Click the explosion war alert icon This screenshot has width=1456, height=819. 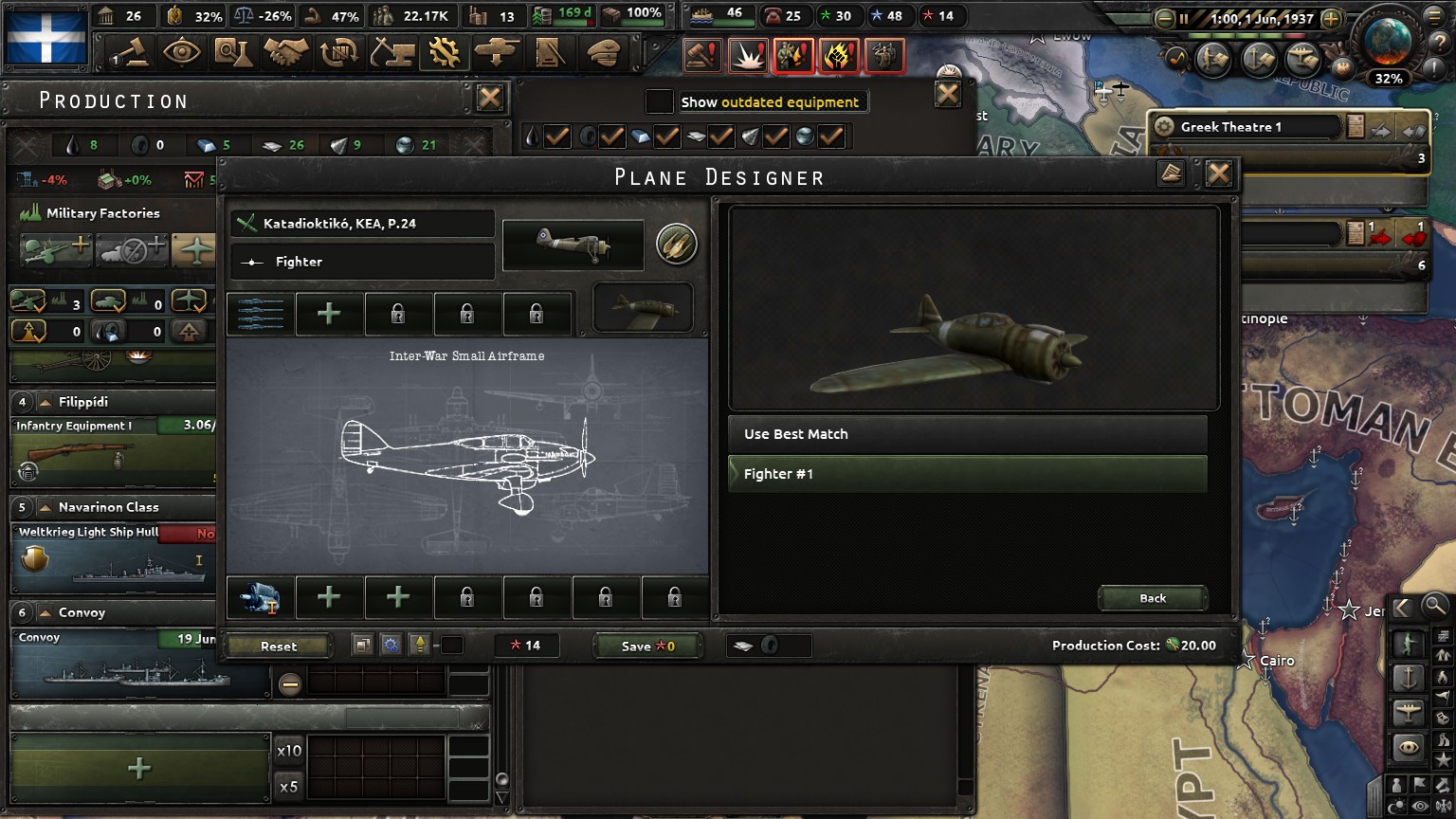coord(747,55)
